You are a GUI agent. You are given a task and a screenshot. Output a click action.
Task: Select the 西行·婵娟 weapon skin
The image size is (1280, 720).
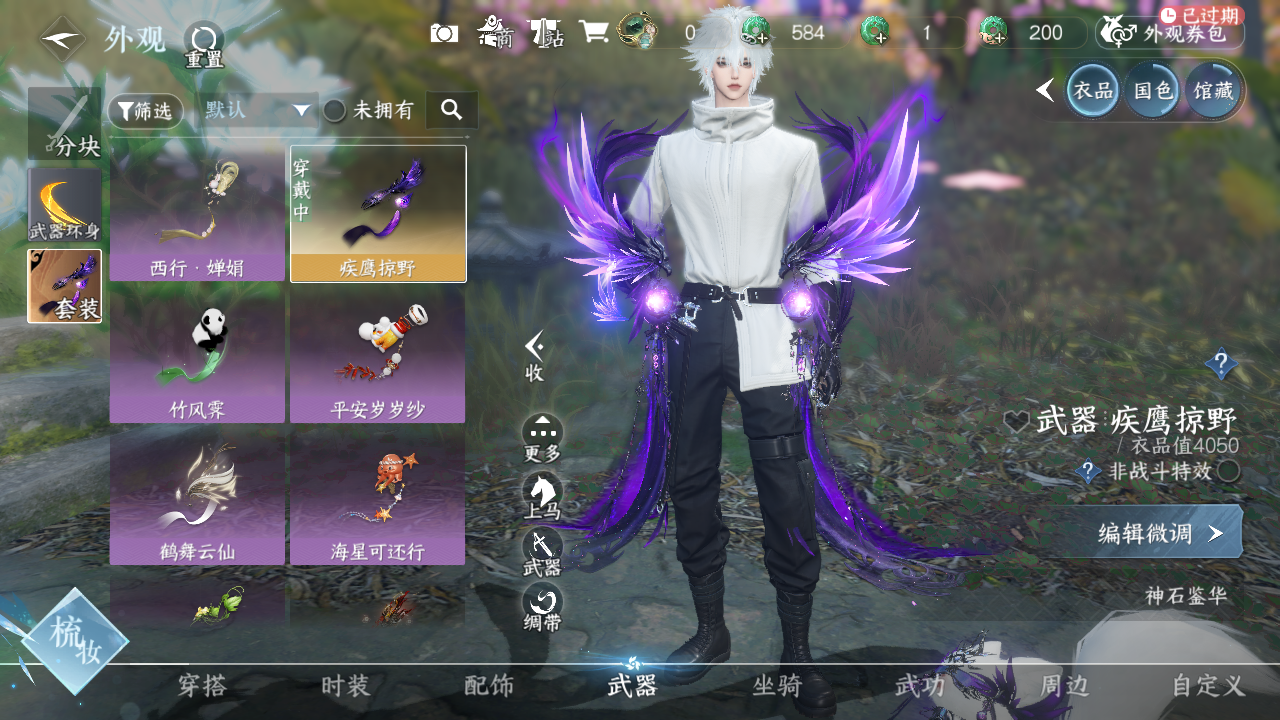pos(197,214)
